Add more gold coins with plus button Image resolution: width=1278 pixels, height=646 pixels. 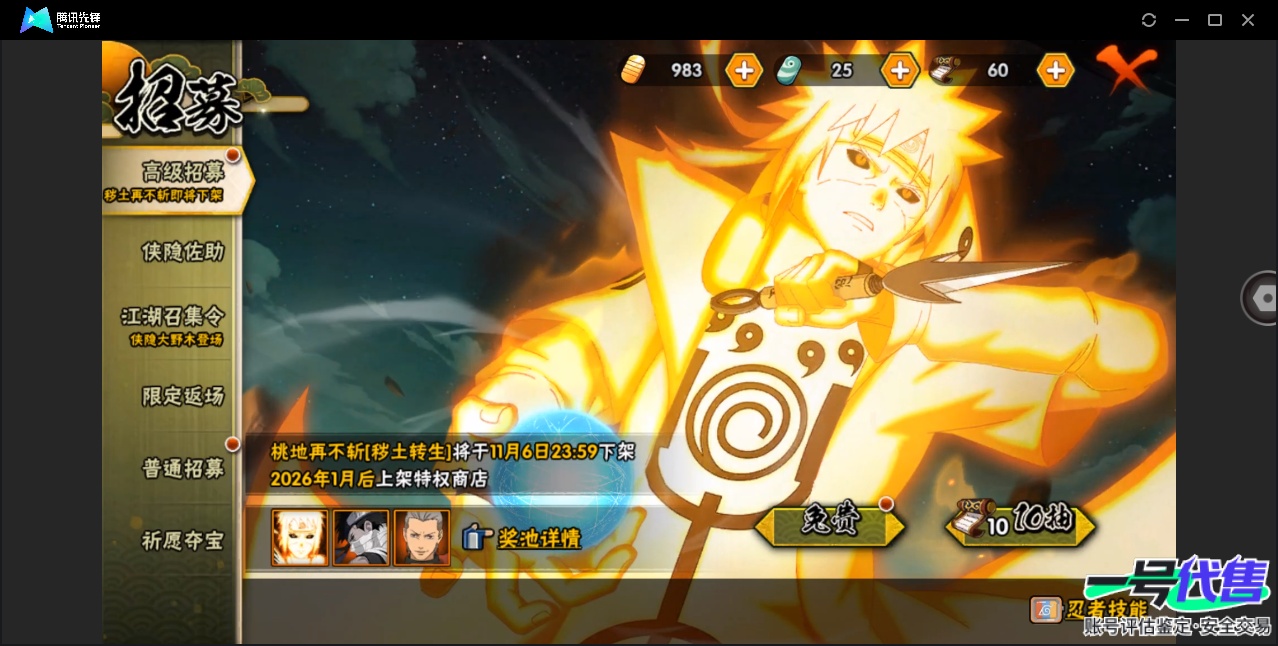[x=744, y=70]
